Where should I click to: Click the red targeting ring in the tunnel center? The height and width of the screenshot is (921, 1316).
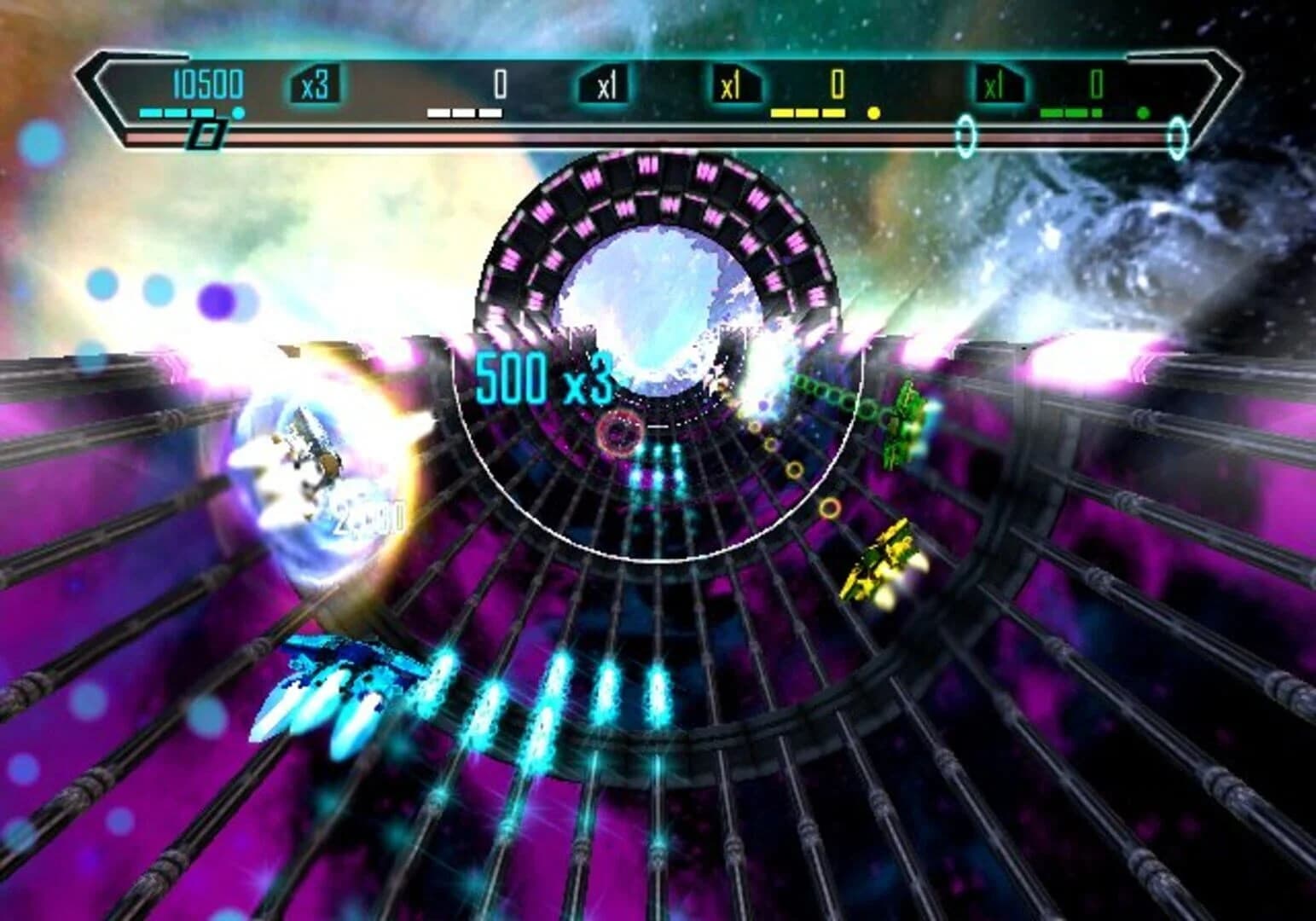coord(621,433)
